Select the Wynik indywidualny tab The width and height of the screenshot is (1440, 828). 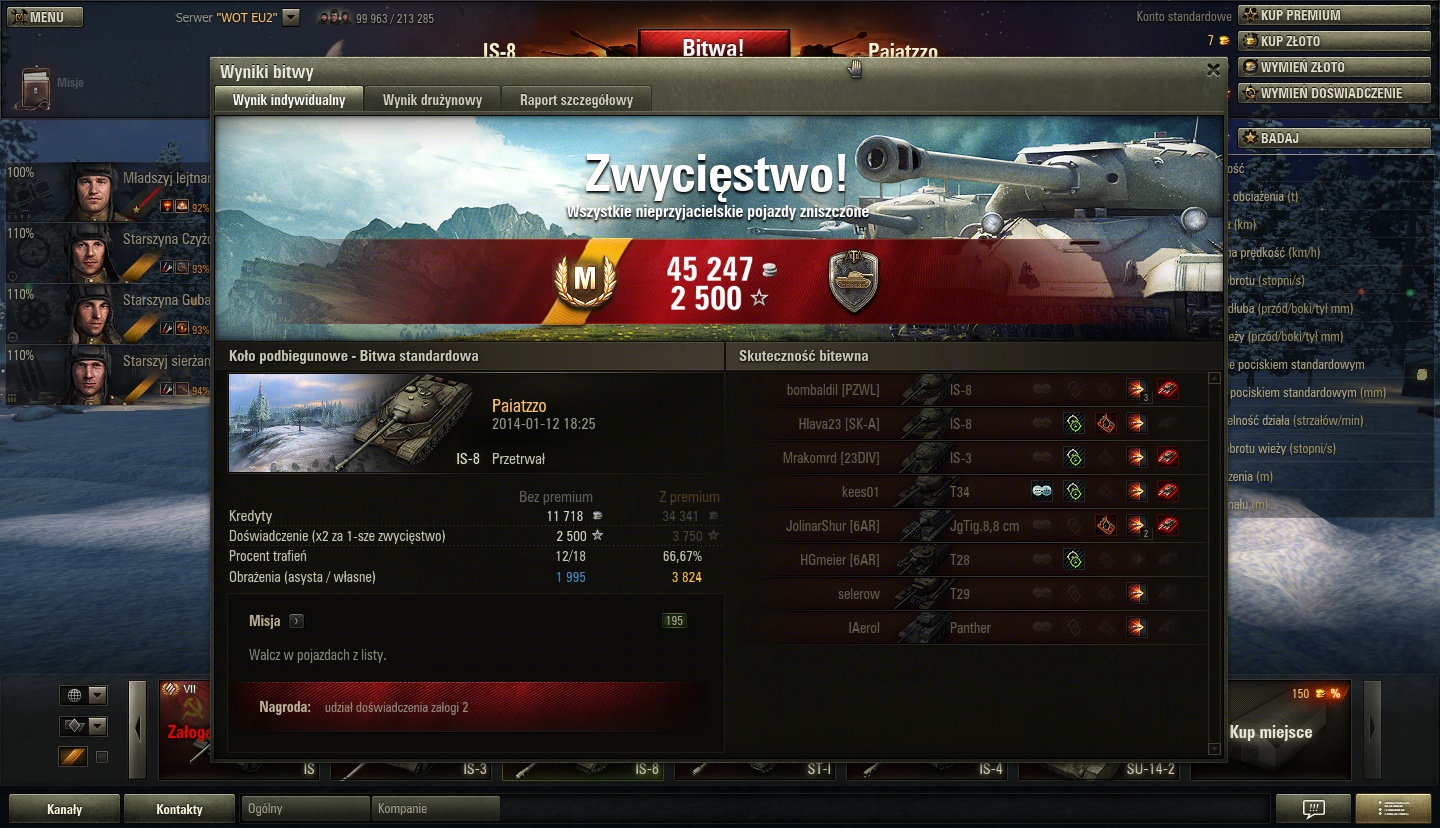point(289,100)
